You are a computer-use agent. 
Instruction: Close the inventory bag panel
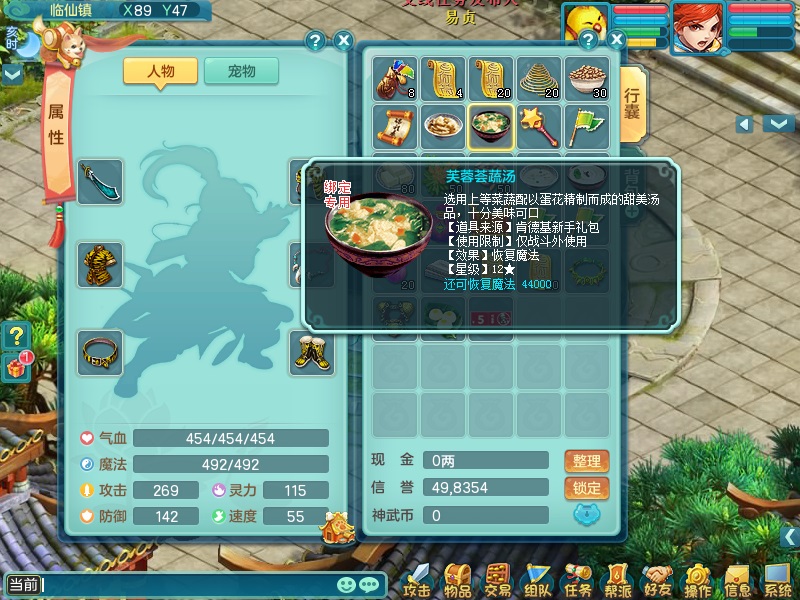pos(616,41)
